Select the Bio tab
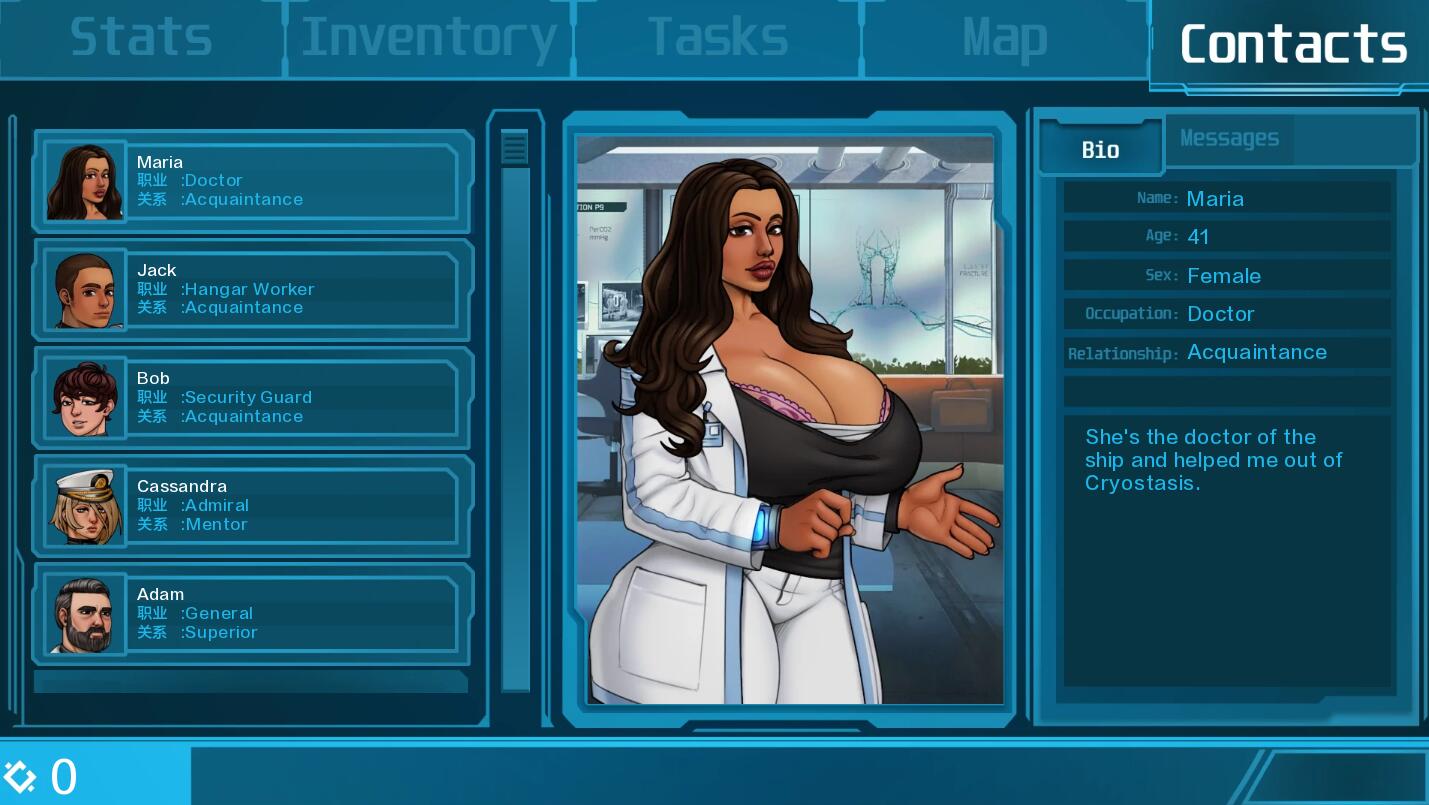The height and width of the screenshot is (805, 1429). pyautogui.click(x=1100, y=150)
